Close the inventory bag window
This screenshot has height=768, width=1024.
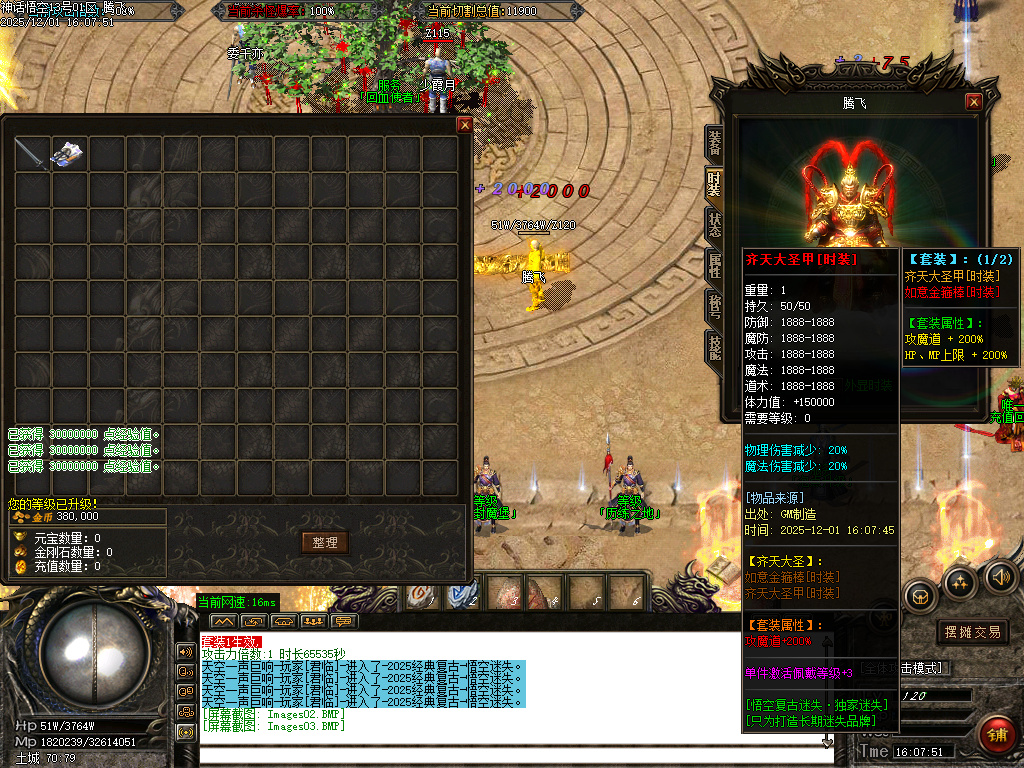(464, 125)
